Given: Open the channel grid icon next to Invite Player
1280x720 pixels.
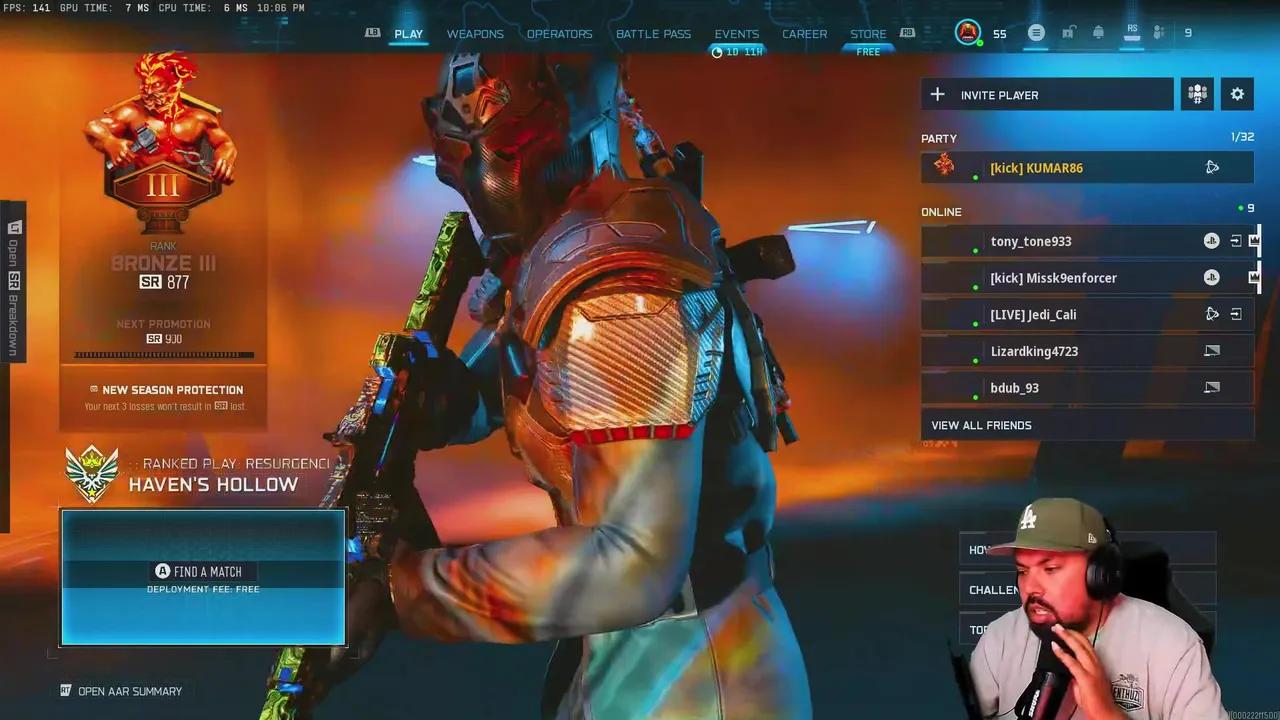Looking at the screenshot, I should (1197, 93).
